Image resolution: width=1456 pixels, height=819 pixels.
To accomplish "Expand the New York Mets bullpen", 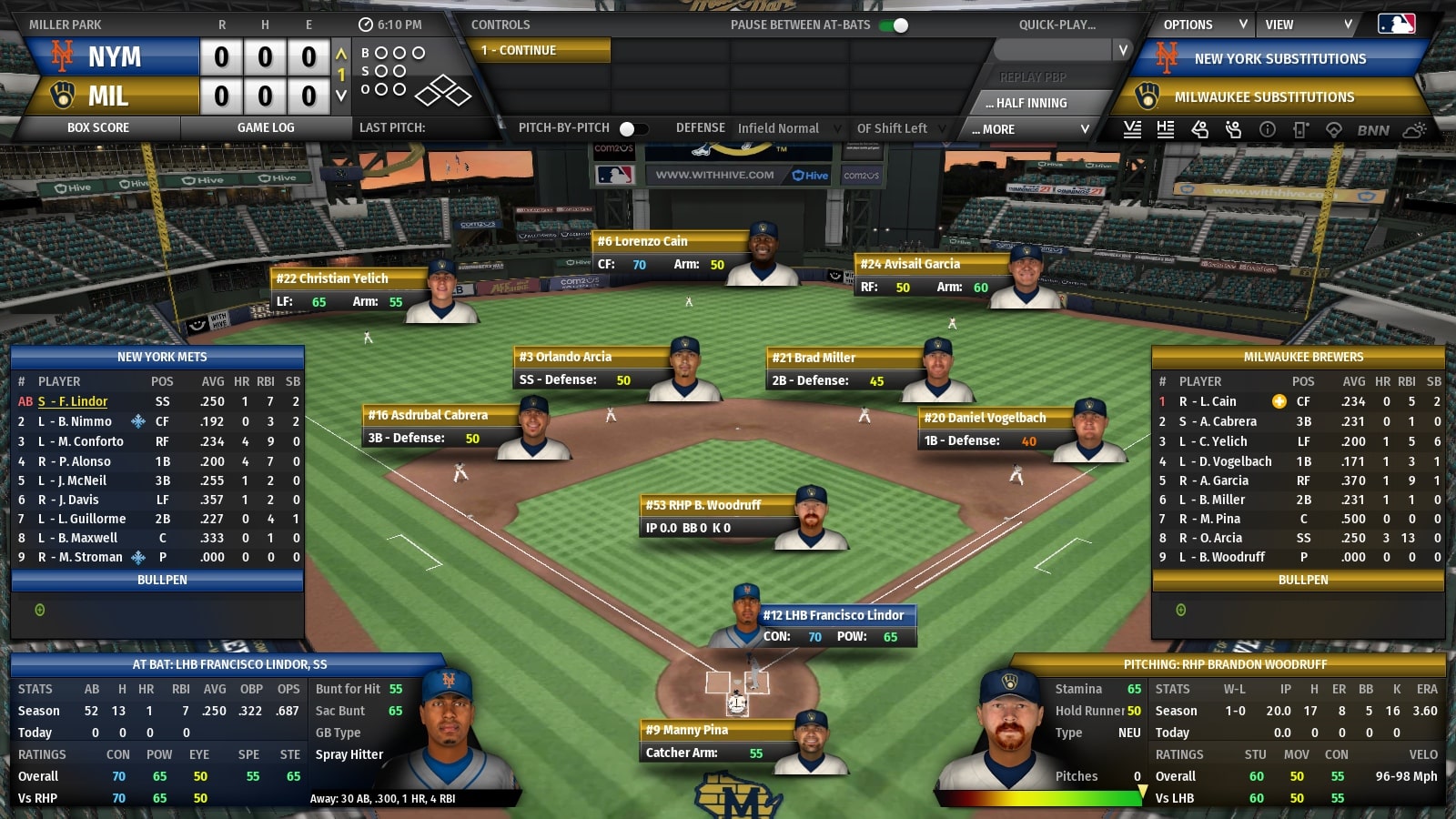I will (x=162, y=580).
